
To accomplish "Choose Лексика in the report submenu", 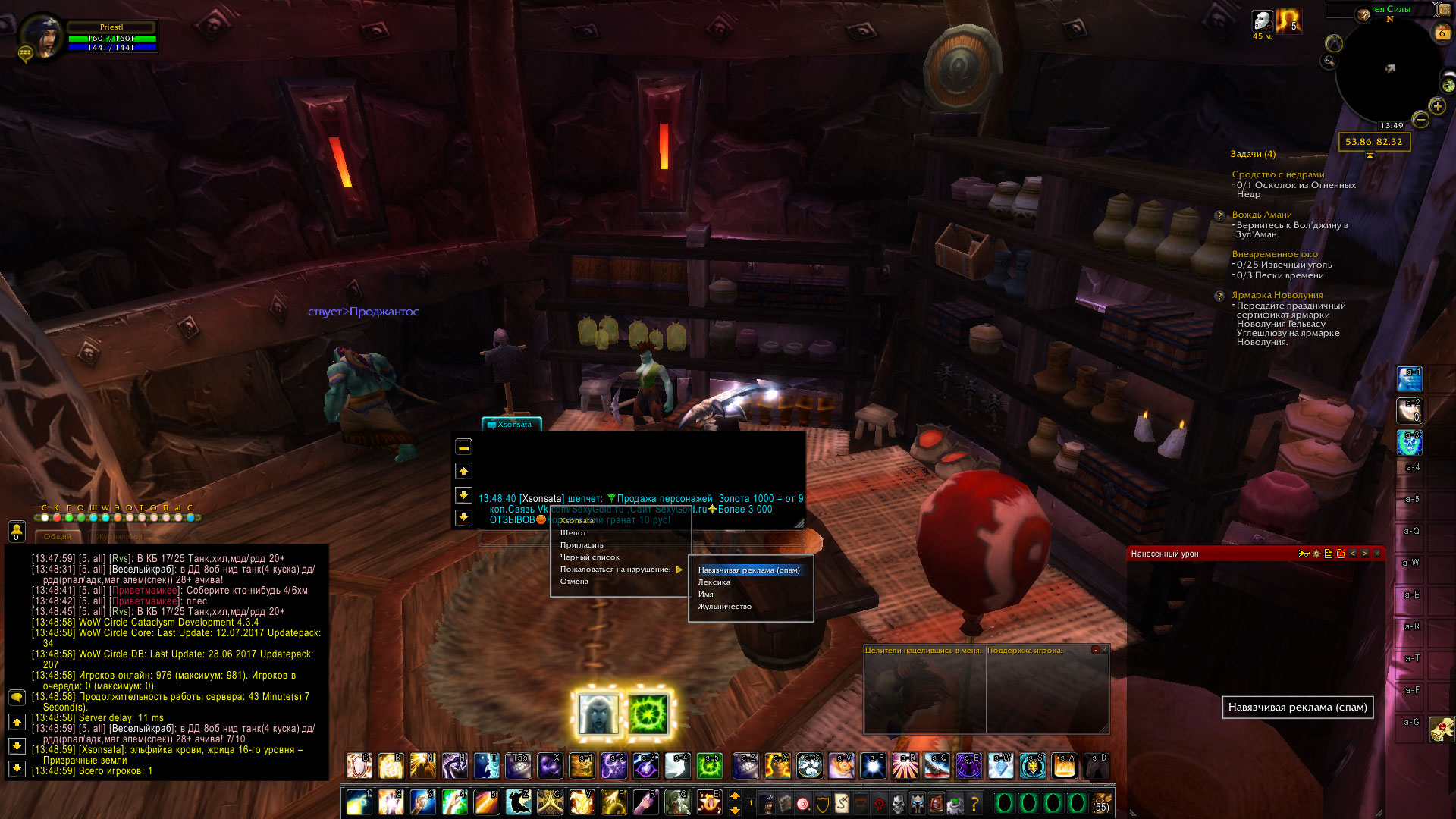I will pos(714,582).
